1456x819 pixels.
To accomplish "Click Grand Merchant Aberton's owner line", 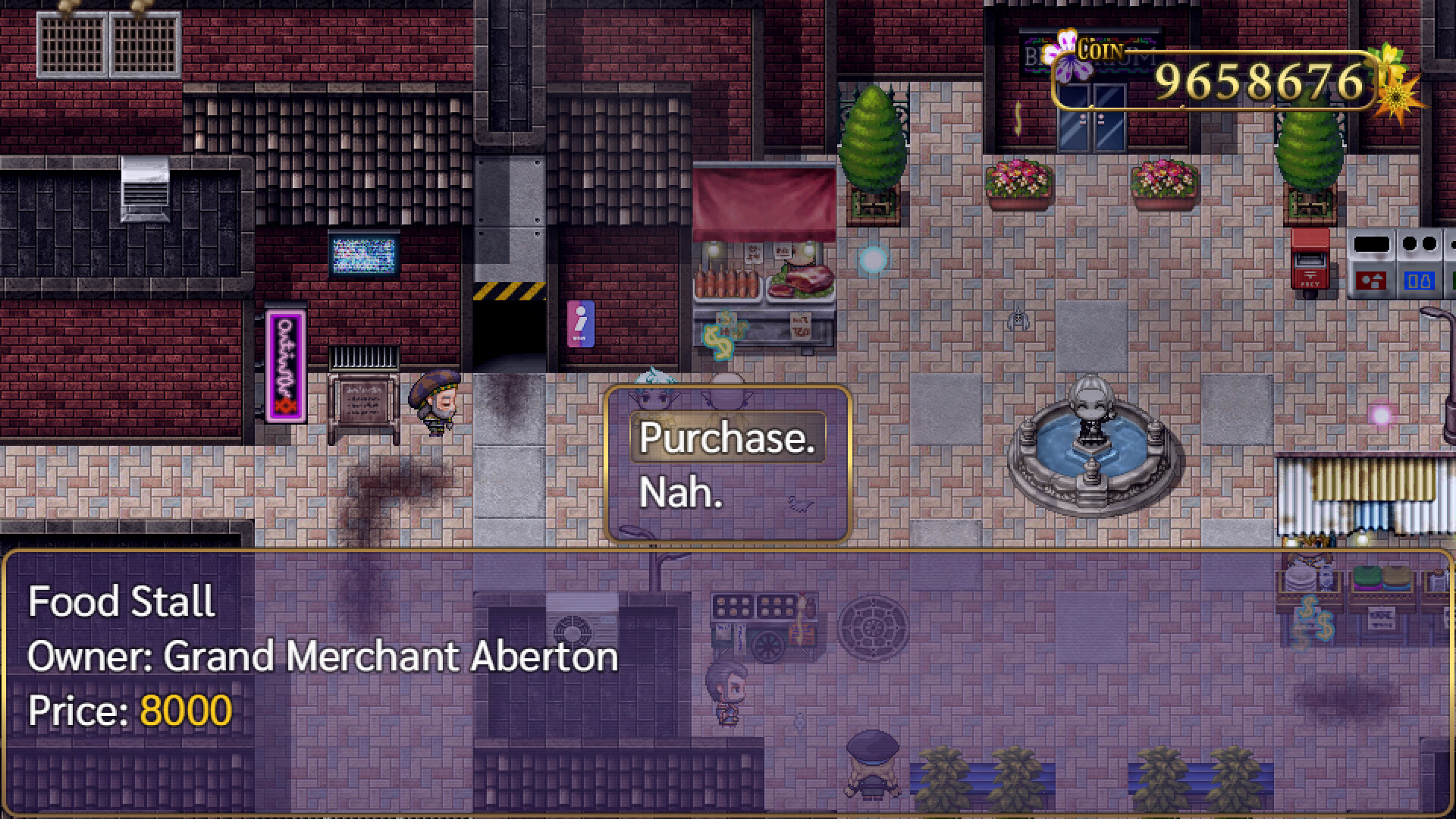I will click(321, 657).
